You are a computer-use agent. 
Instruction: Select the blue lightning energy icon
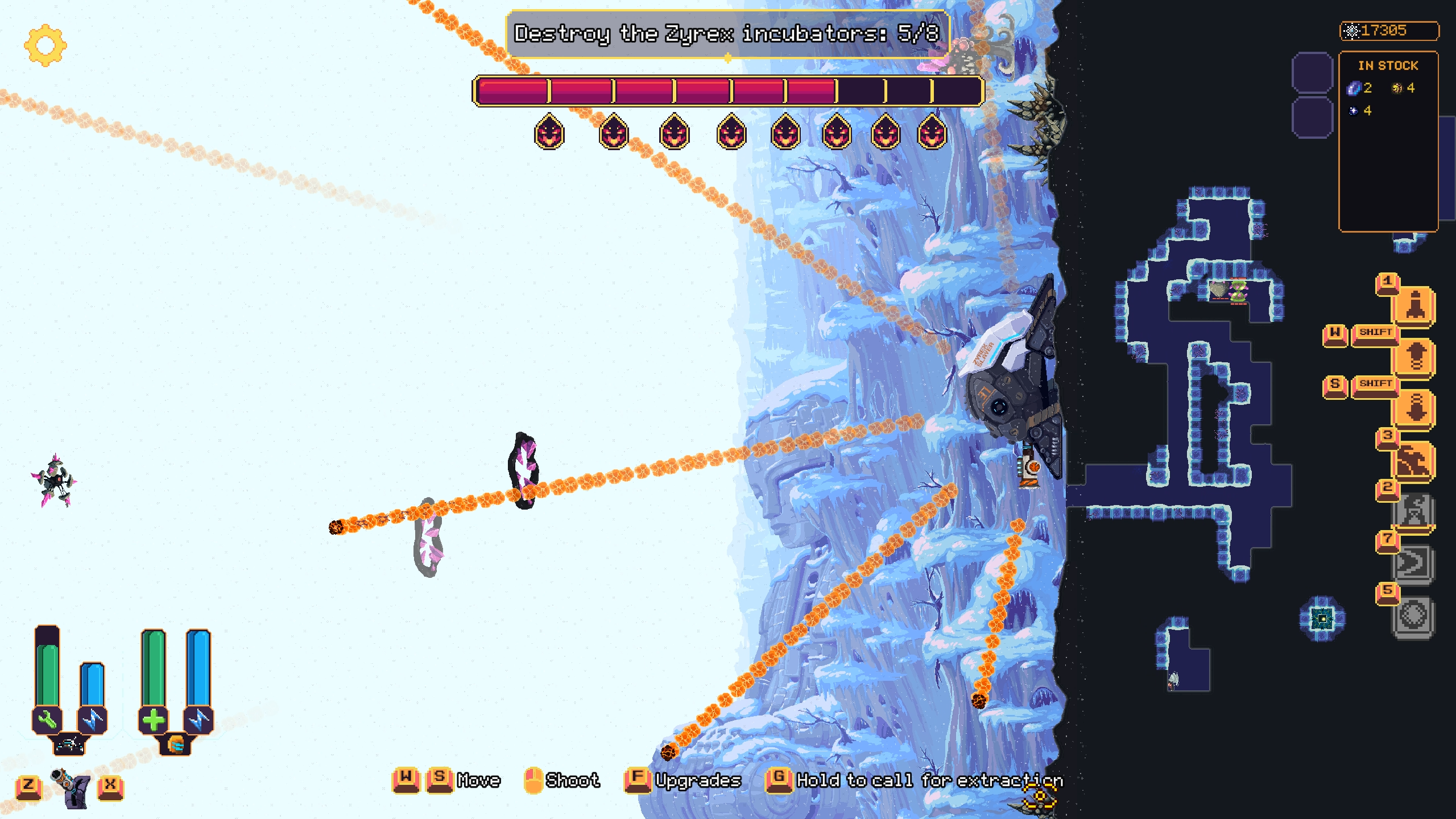92,719
